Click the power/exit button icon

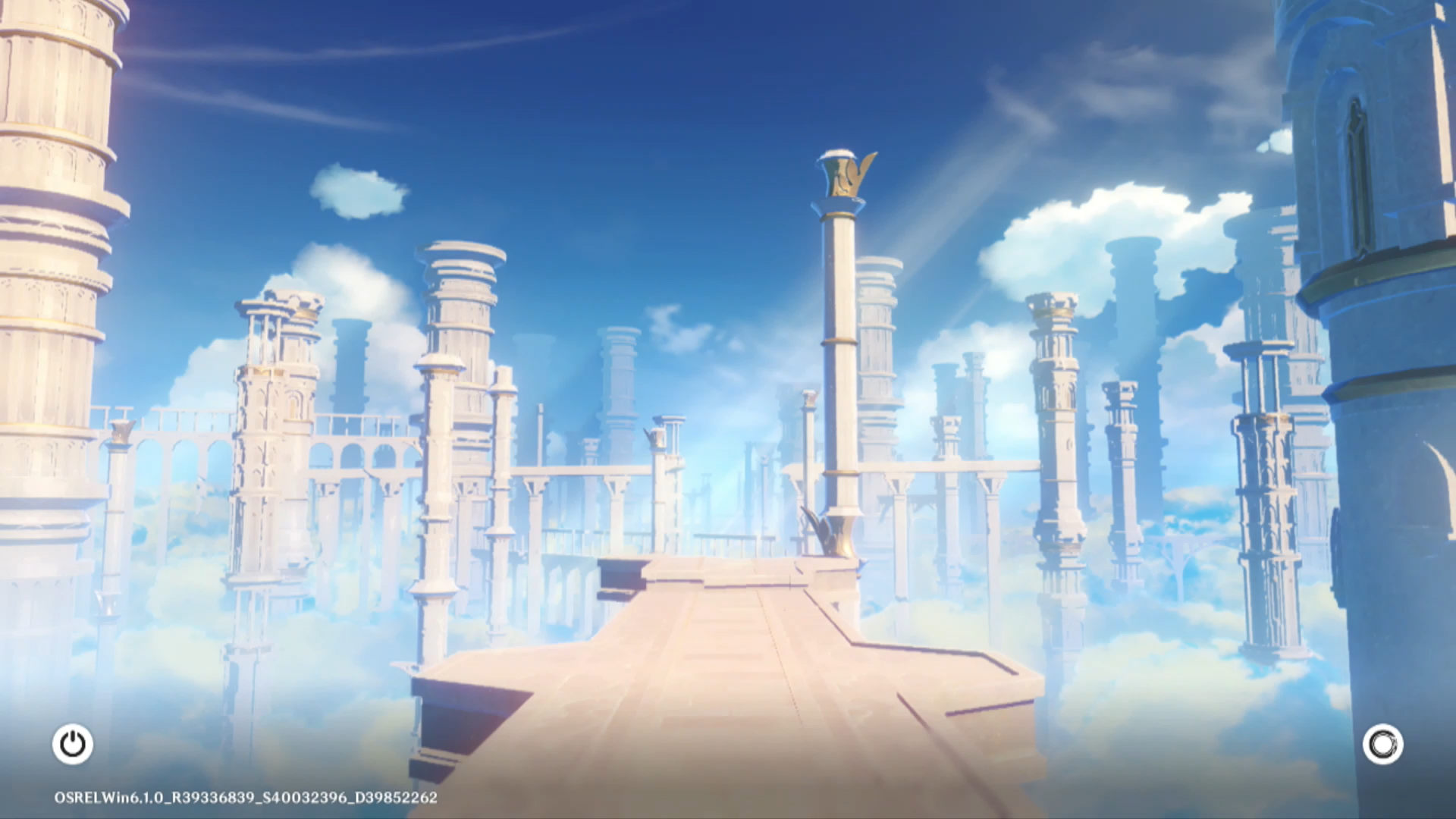(x=73, y=744)
